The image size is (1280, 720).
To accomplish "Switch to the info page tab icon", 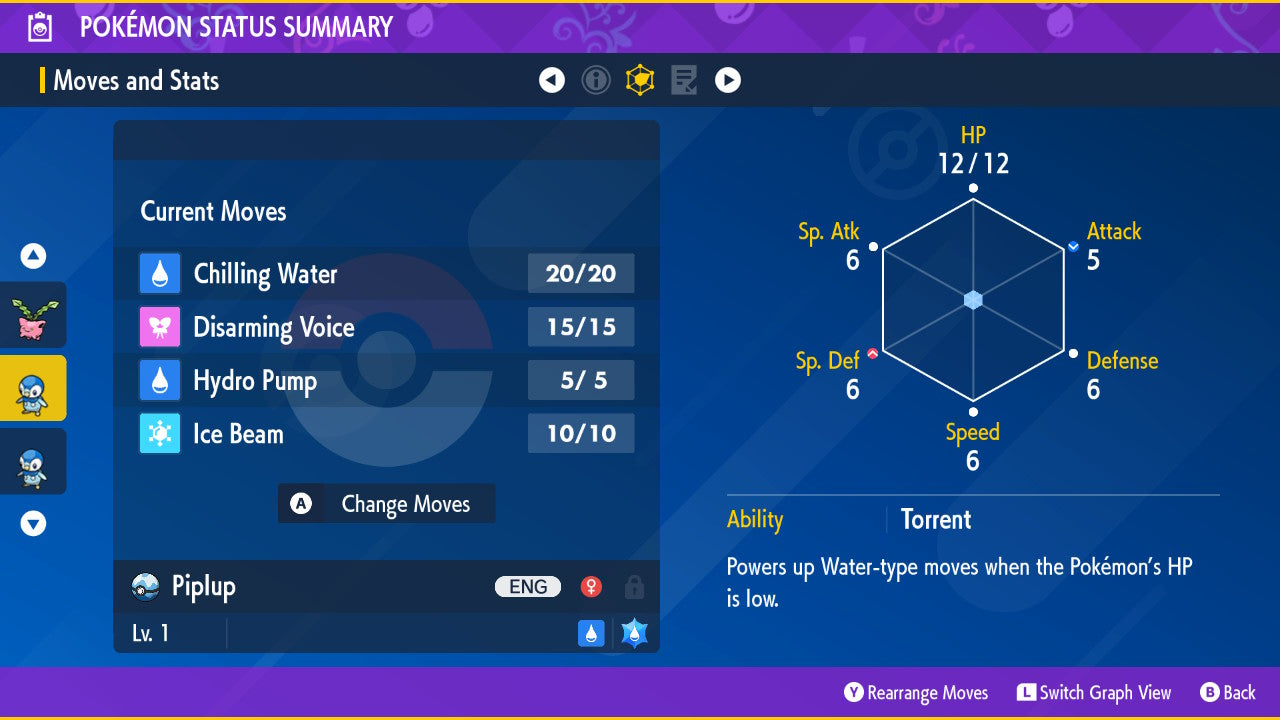I will click(596, 80).
